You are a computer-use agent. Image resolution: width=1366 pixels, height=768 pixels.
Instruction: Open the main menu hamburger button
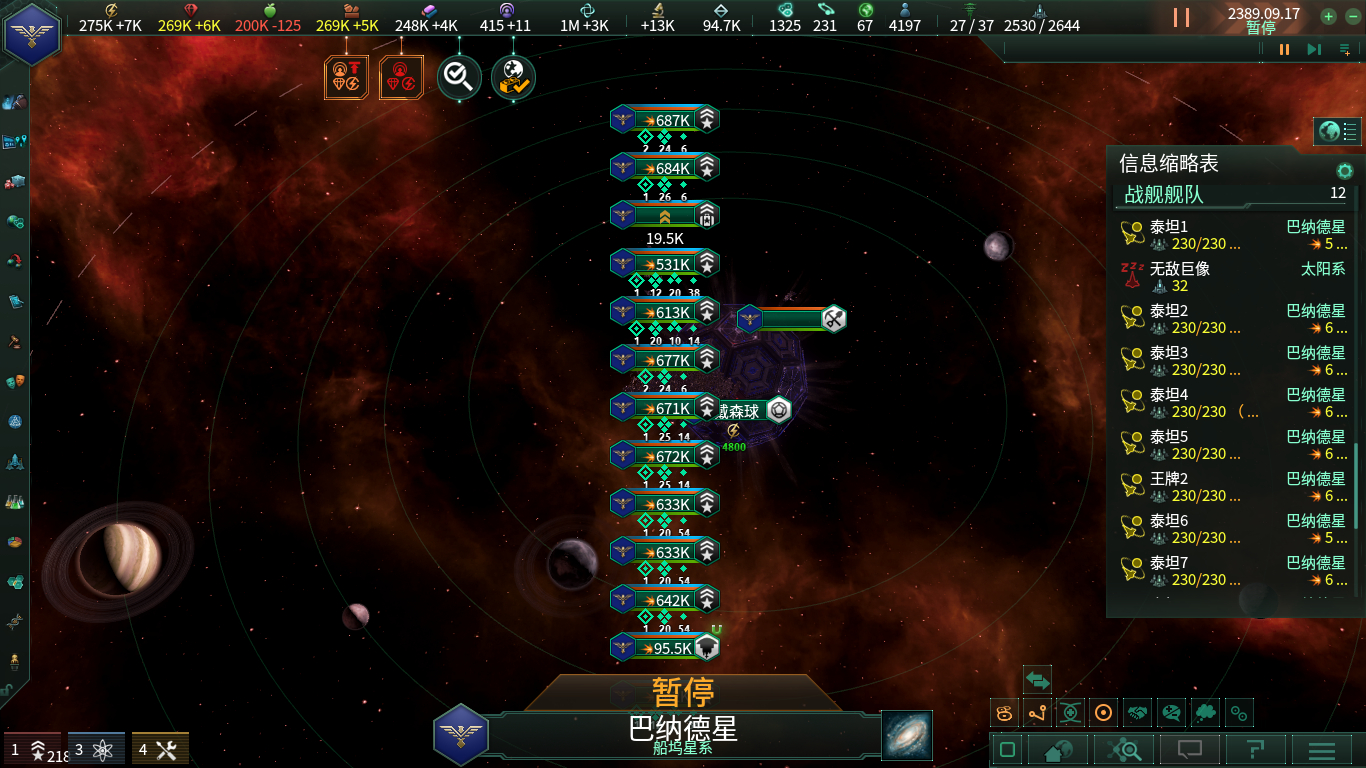(1322, 749)
